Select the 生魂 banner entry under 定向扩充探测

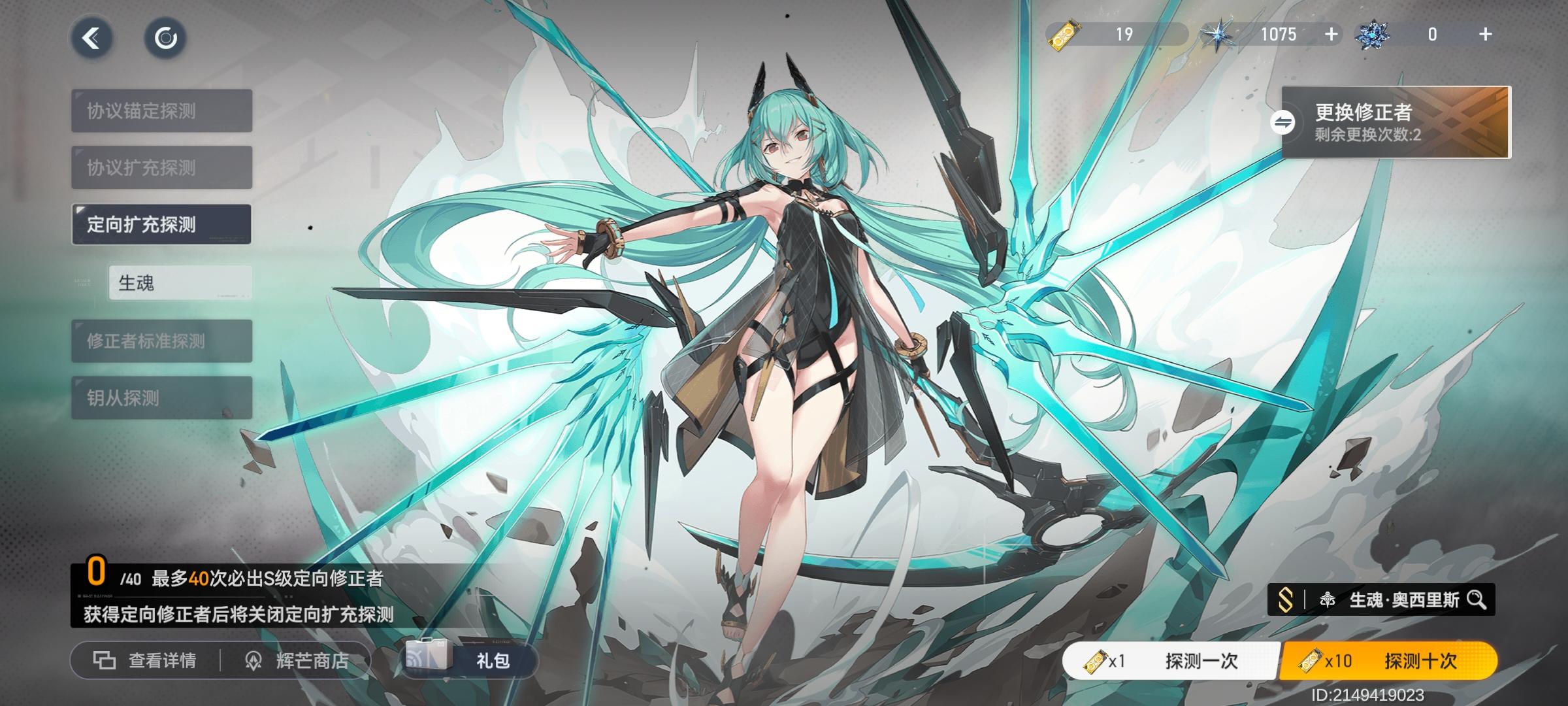click(180, 282)
